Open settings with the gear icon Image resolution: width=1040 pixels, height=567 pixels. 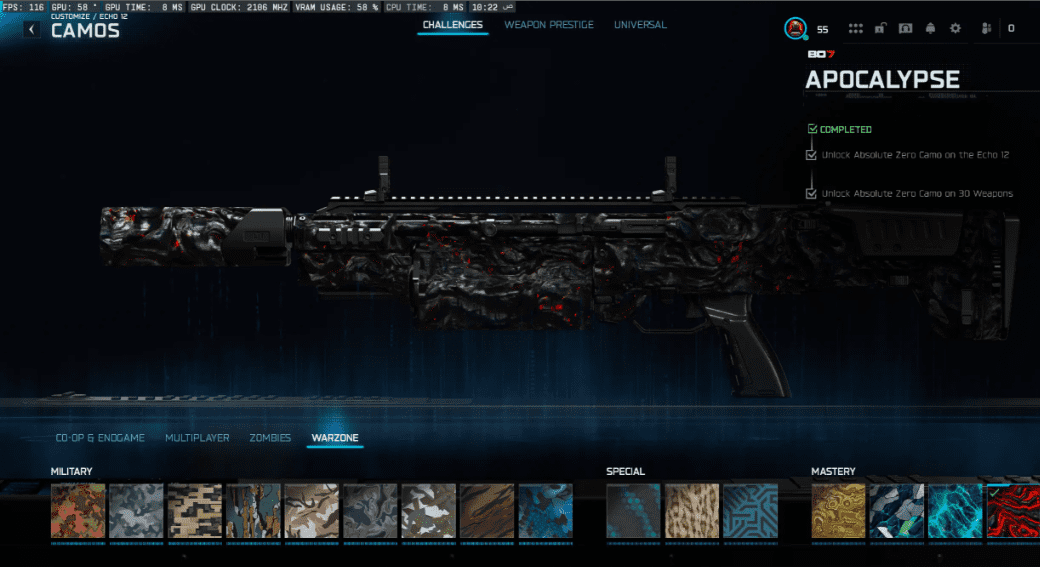point(955,29)
